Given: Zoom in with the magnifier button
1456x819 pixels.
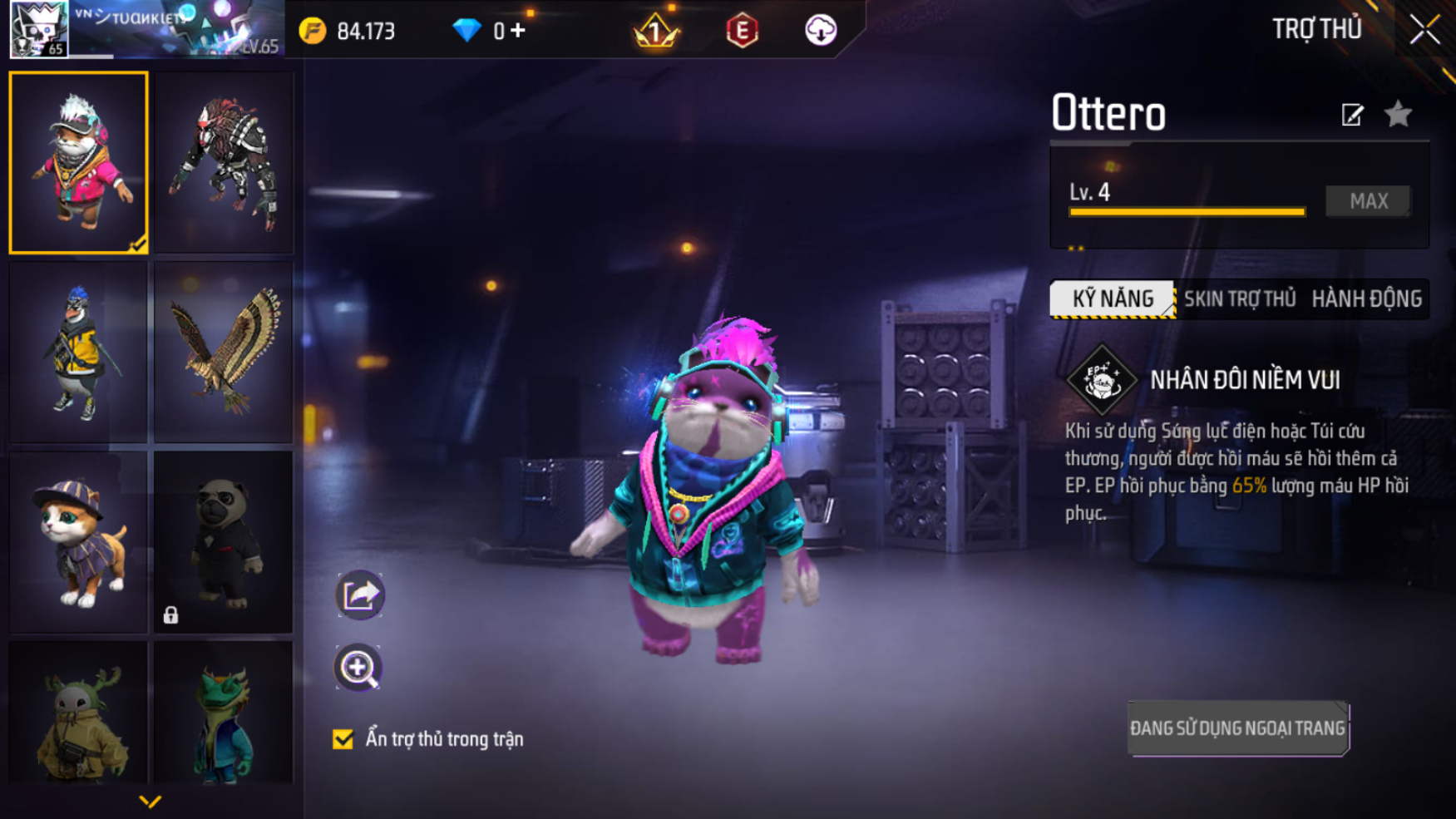Looking at the screenshot, I should pyautogui.click(x=358, y=668).
